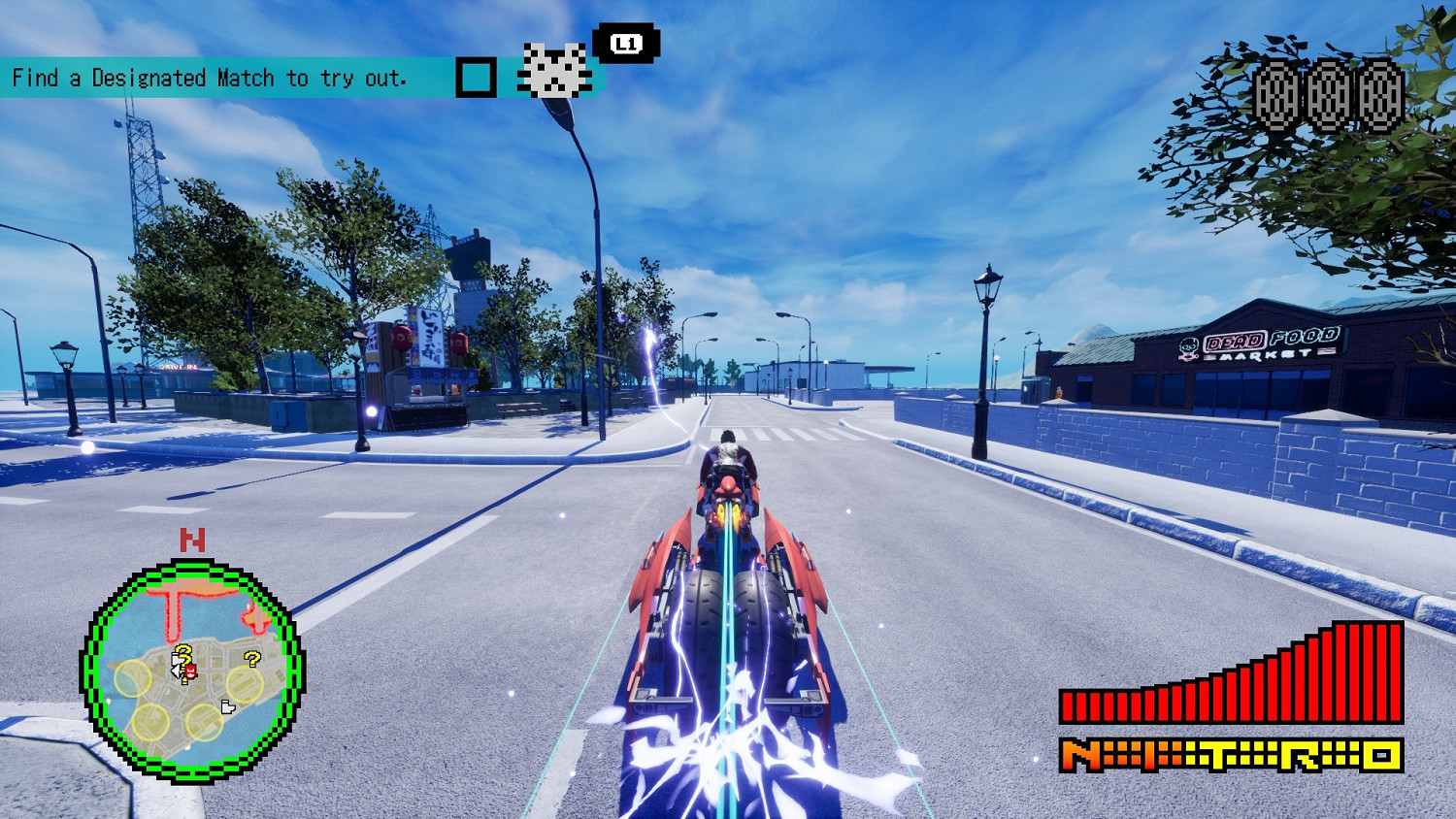Click the red N compass above the minimap
1456x819 pixels.
point(190,541)
